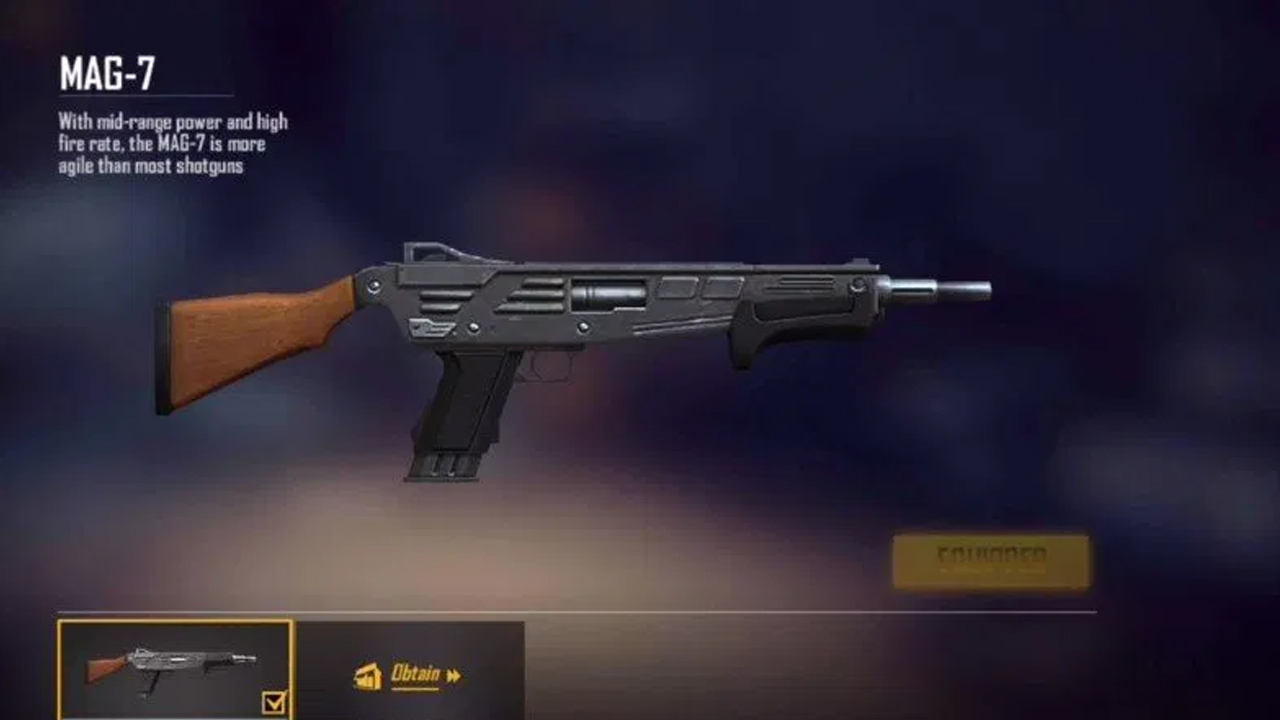Click the yellow checkmark on the weapon thumbnail
Viewport: 1280px width, 720px height.
pyautogui.click(x=272, y=705)
